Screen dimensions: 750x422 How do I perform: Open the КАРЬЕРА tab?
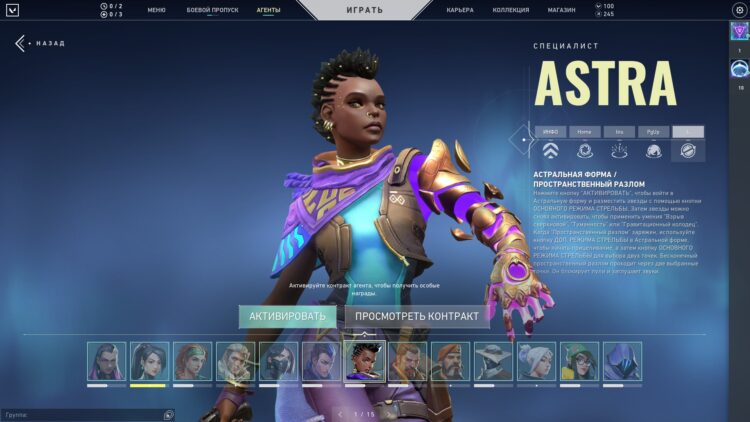point(460,10)
